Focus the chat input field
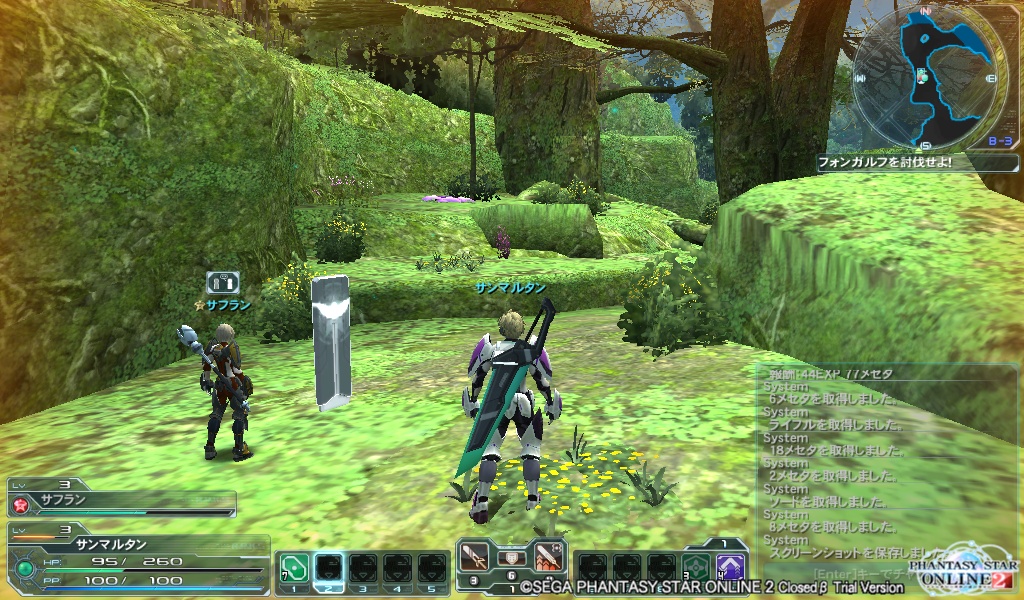1024x600 pixels. [x=860, y=574]
